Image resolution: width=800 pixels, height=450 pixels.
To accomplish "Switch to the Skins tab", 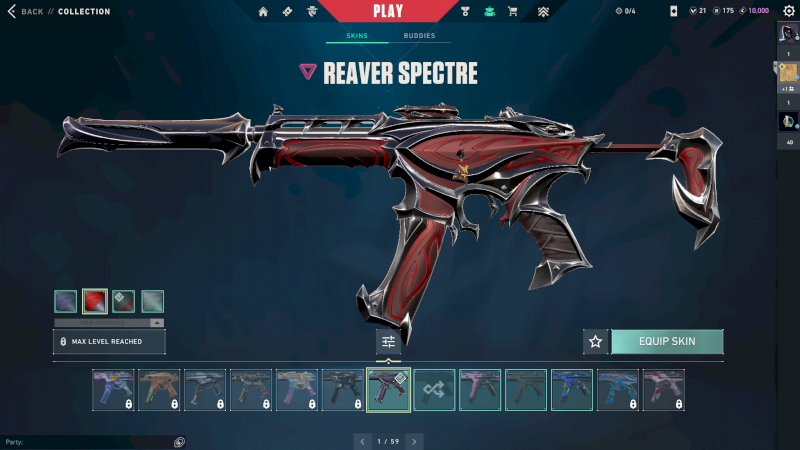I will pyautogui.click(x=357, y=36).
